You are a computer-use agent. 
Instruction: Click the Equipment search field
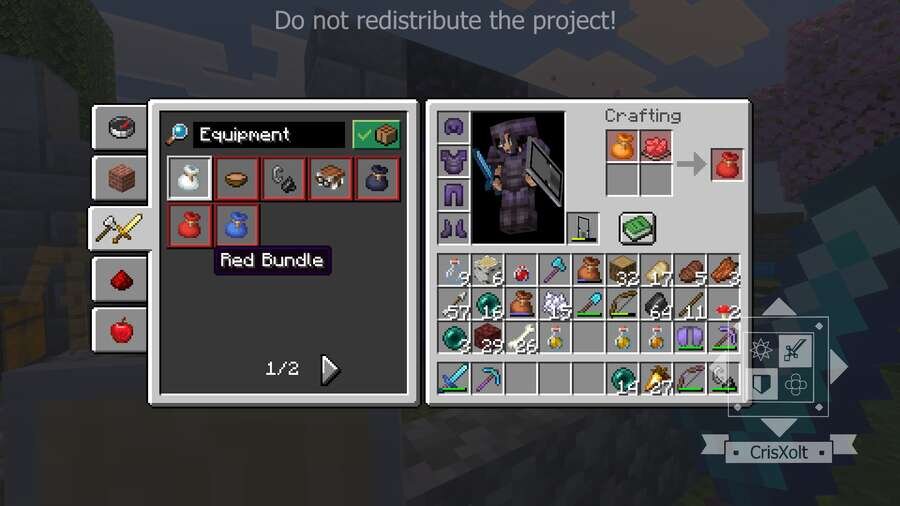pos(268,135)
